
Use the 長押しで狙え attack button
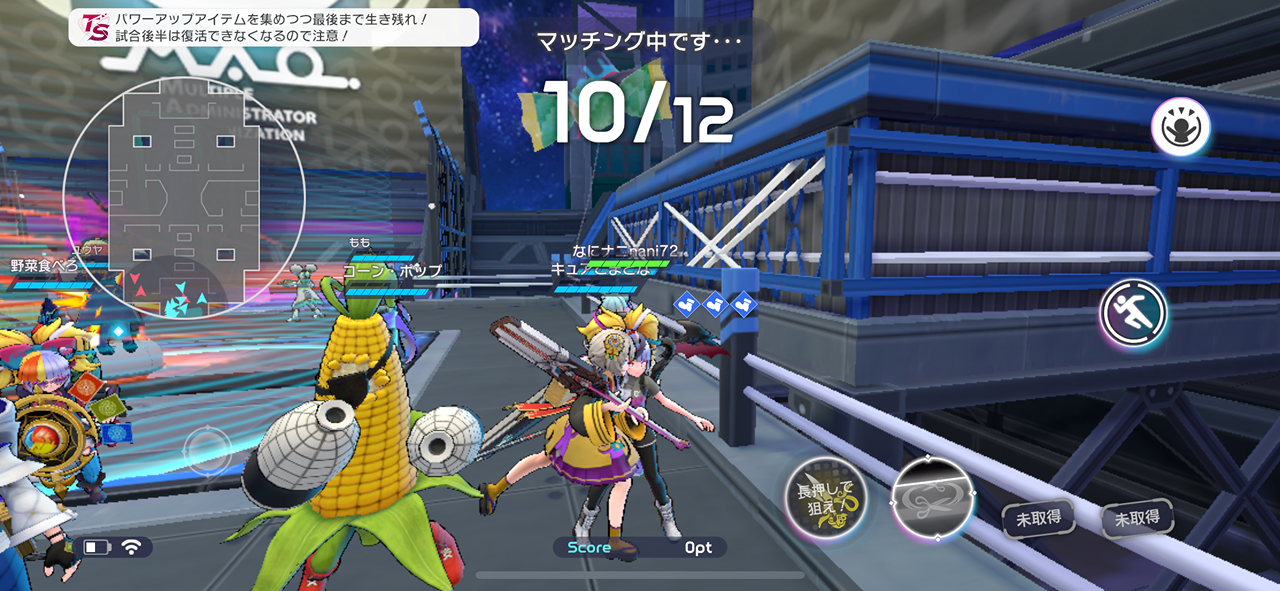point(825,499)
